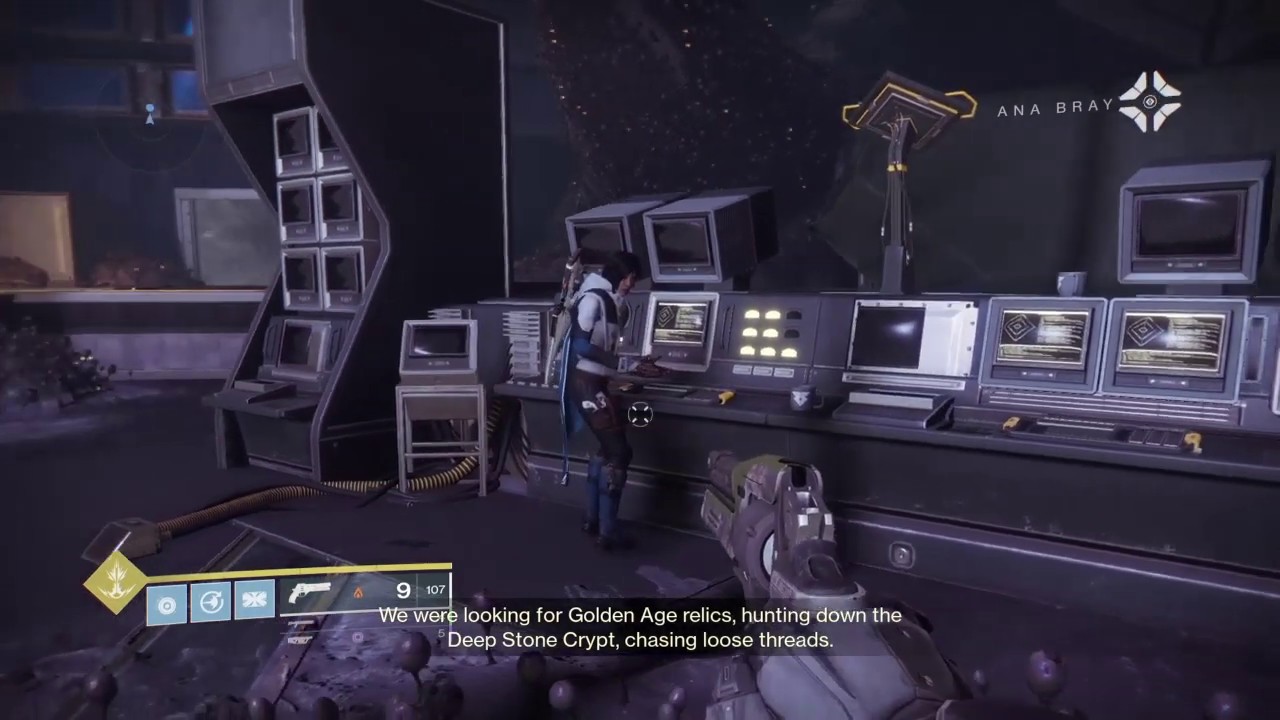Trigger the burst-pattern melee ability icon
1280x720 pixels.
(x=253, y=600)
